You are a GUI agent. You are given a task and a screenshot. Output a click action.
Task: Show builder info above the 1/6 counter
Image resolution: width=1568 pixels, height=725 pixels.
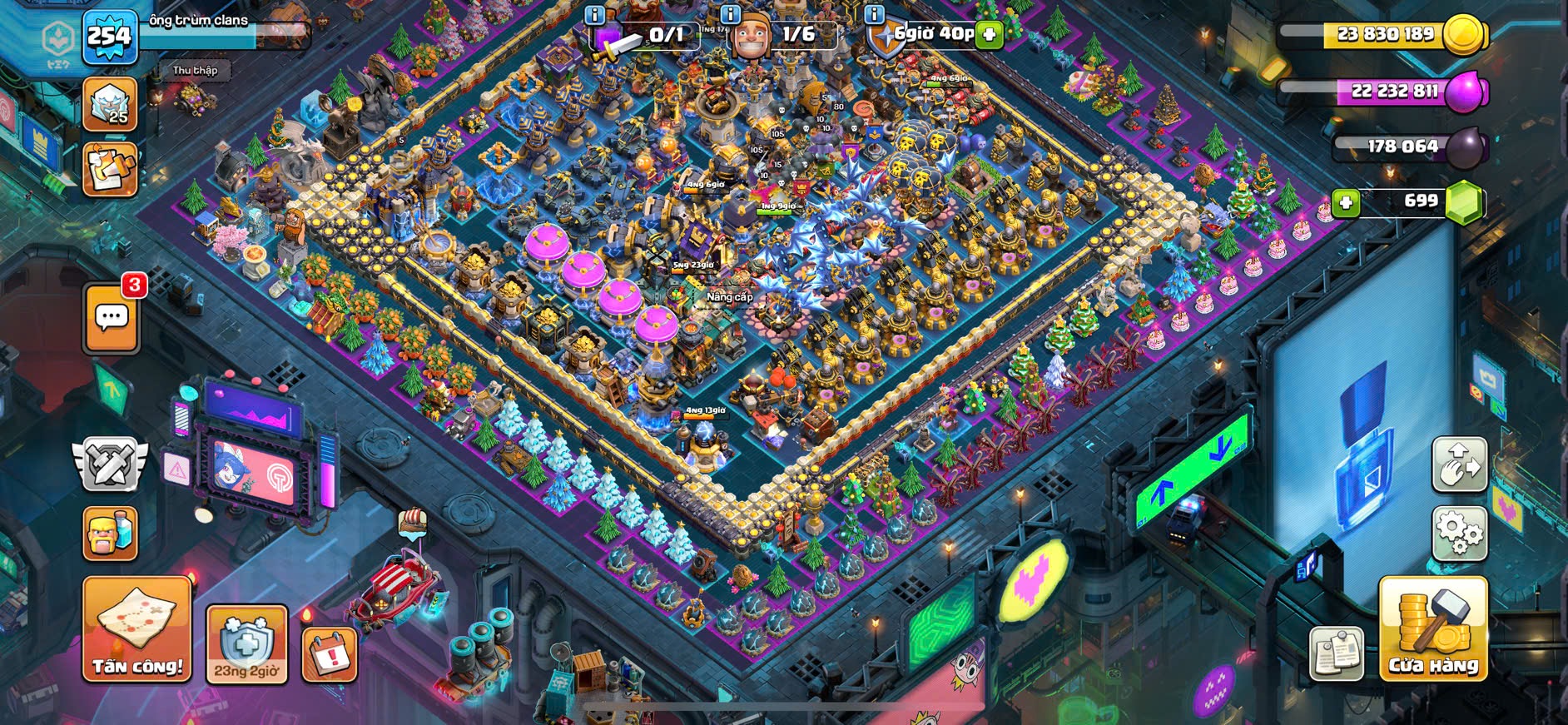[730, 14]
